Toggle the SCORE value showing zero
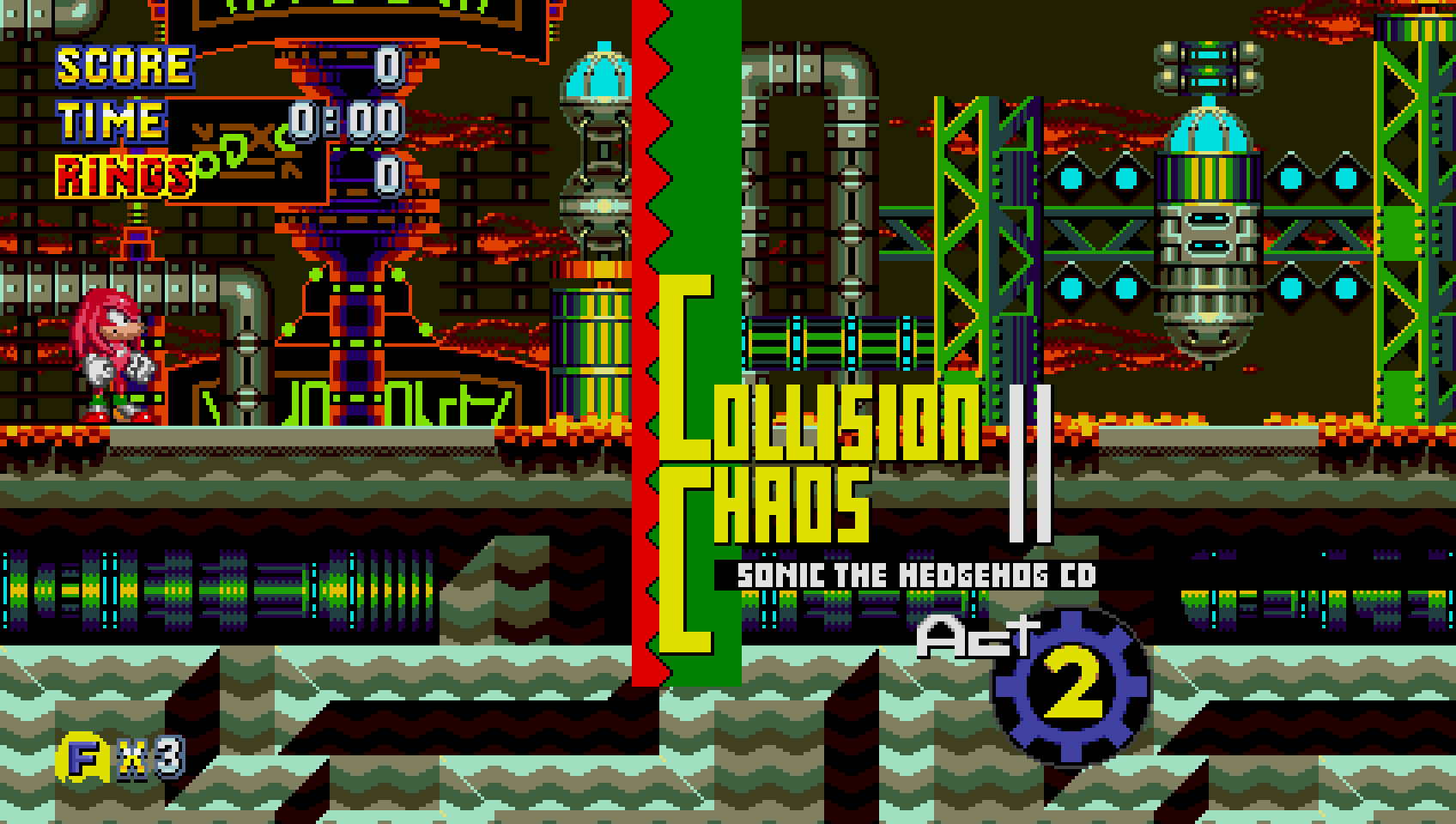This screenshot has width=1456, height=824. 391,64
